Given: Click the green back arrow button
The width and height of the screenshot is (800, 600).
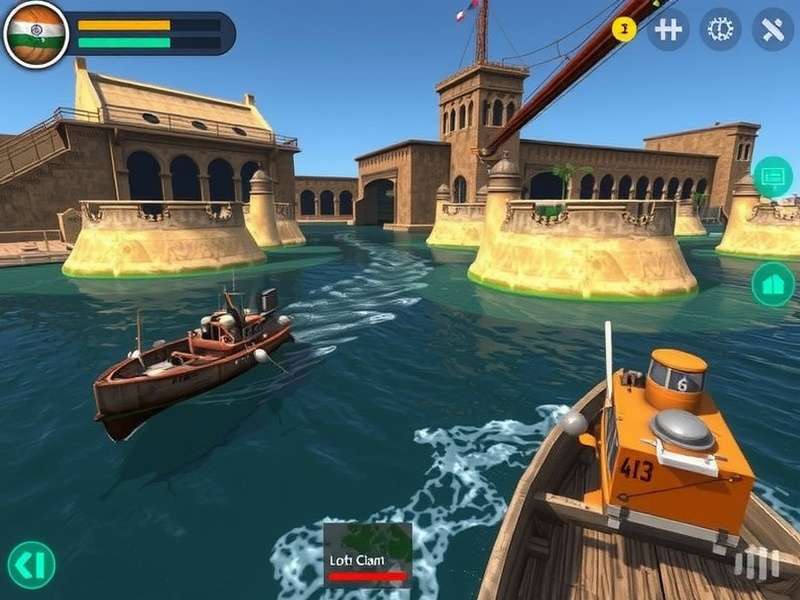Looking at the screenshot, I should (31, 565).
